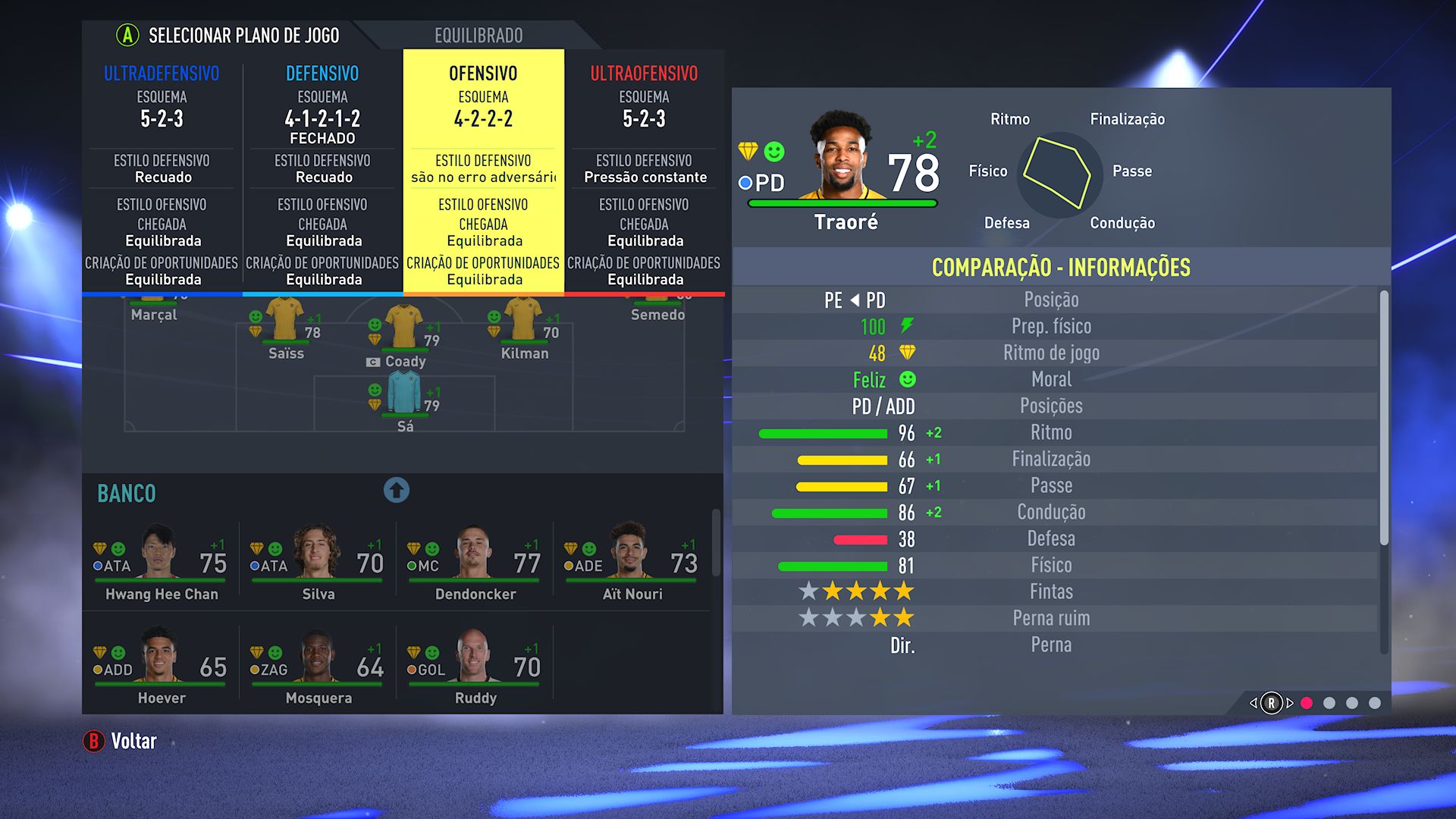Open the COMPARAÇÃO - INFORMAÇÕES header

click(x=1062, y=267)
